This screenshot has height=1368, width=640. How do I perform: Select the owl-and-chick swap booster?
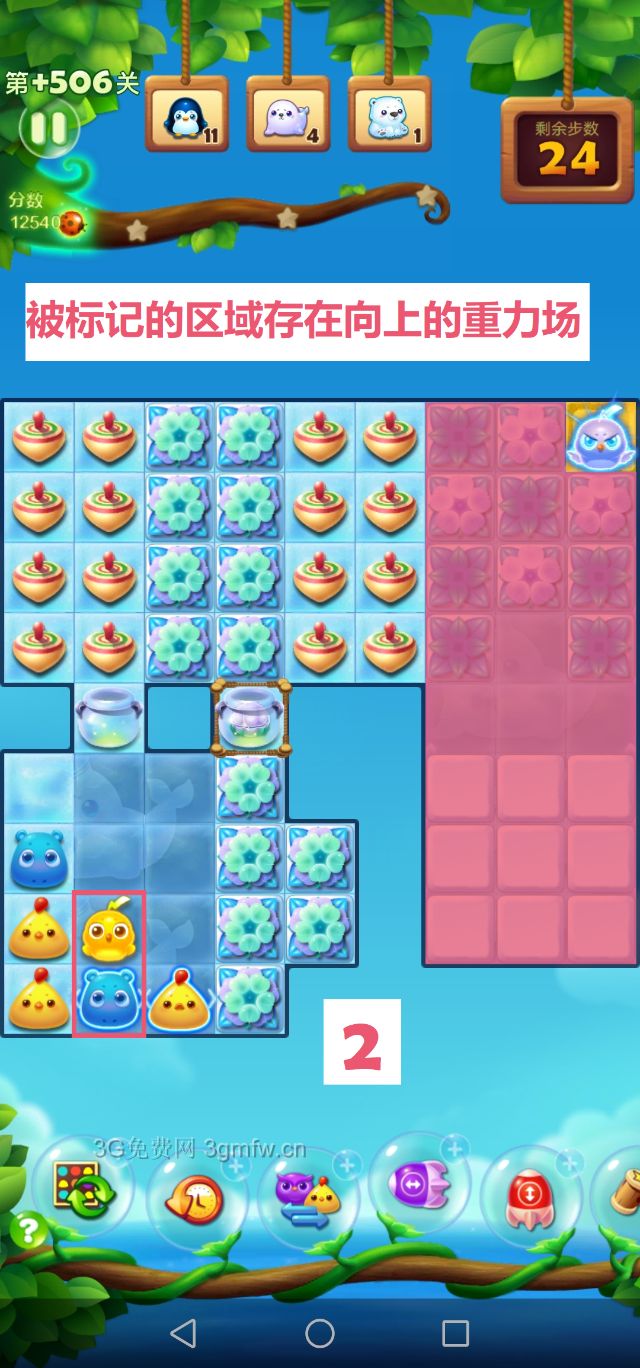(308, 1197)
